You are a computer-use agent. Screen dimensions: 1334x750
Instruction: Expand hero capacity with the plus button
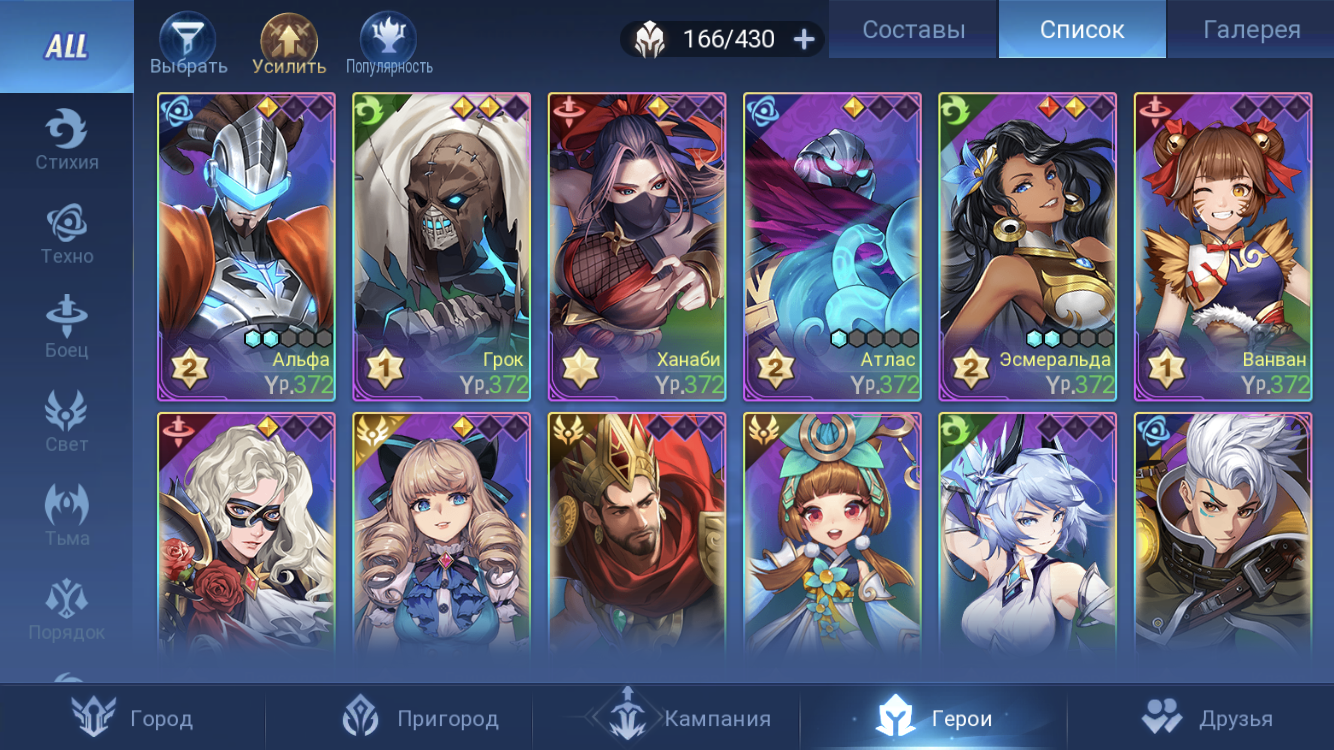[x=804, y=39]
